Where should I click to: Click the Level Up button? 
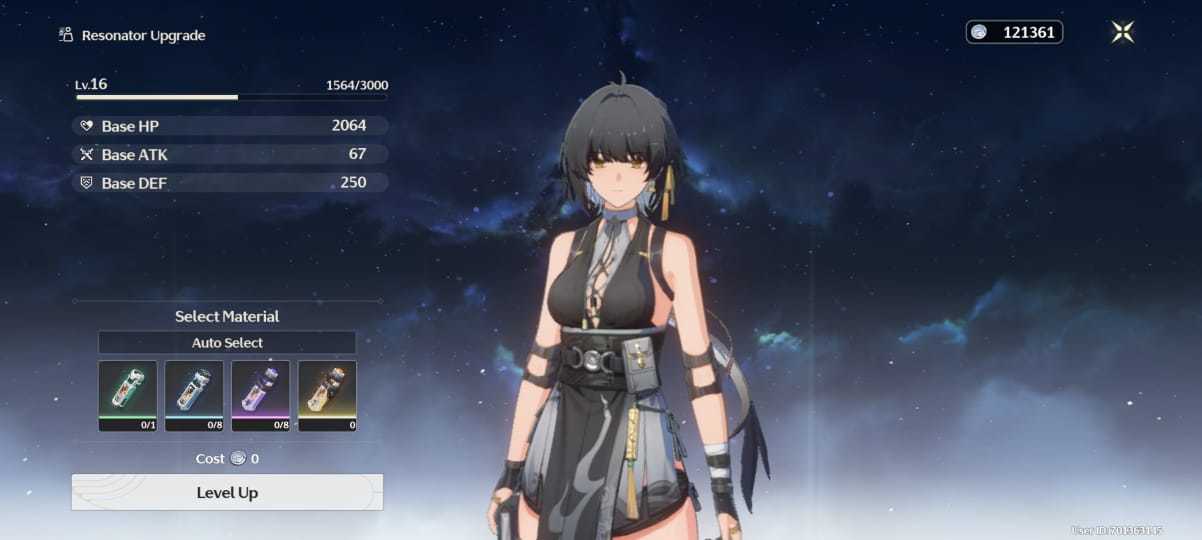point(227,492)
